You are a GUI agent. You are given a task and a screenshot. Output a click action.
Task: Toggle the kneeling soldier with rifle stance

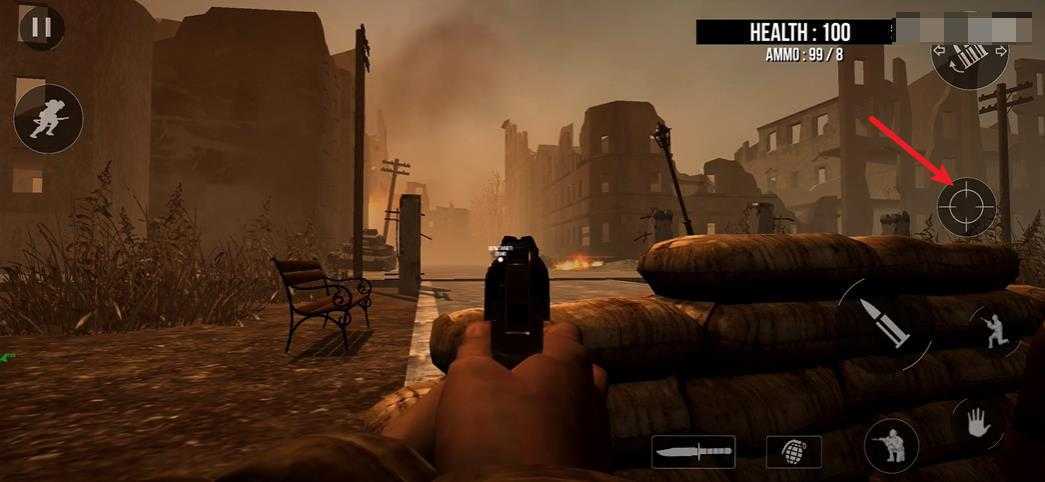tap(892, 443)
